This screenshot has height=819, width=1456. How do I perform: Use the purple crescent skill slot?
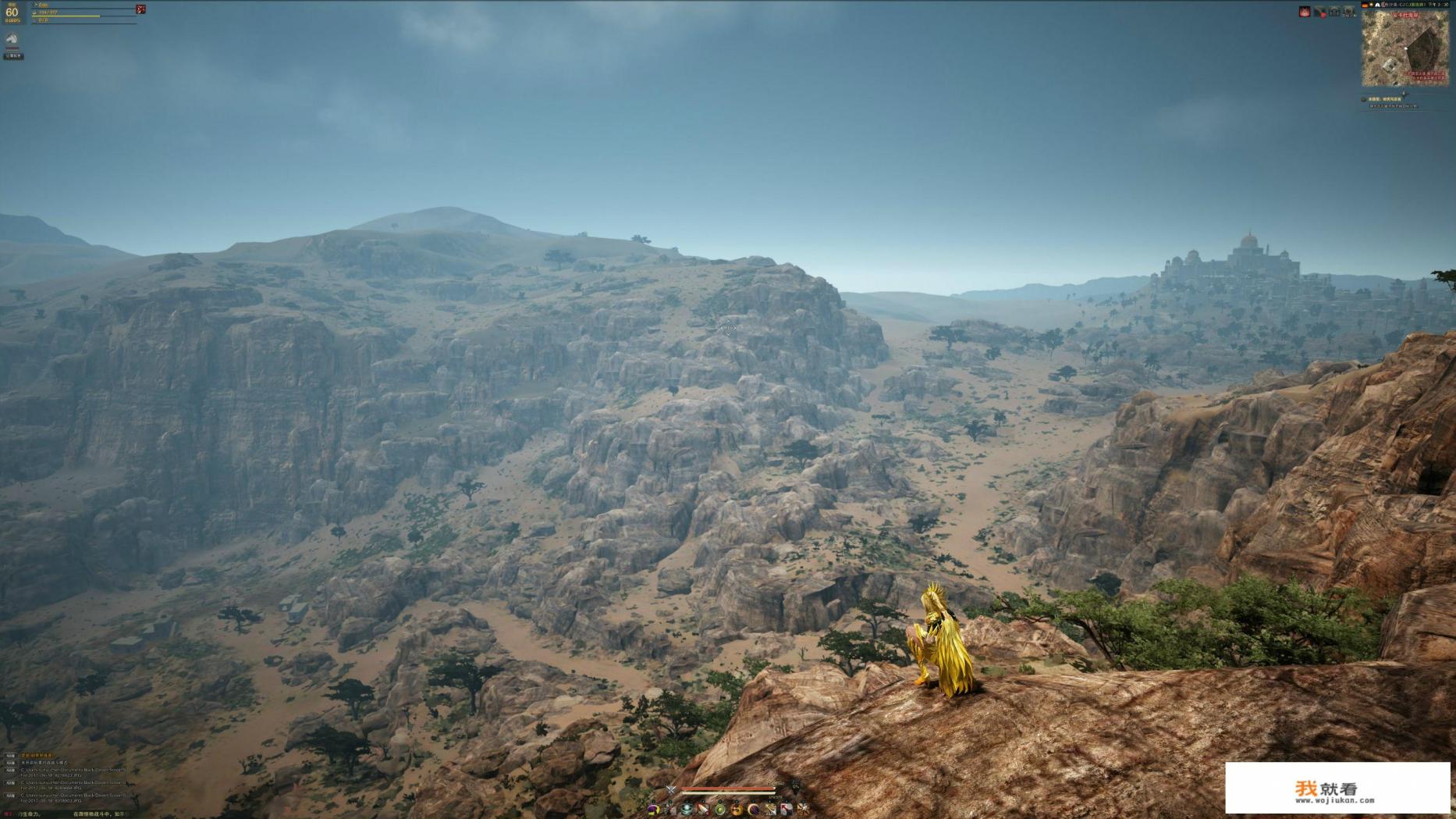point(753,810)
